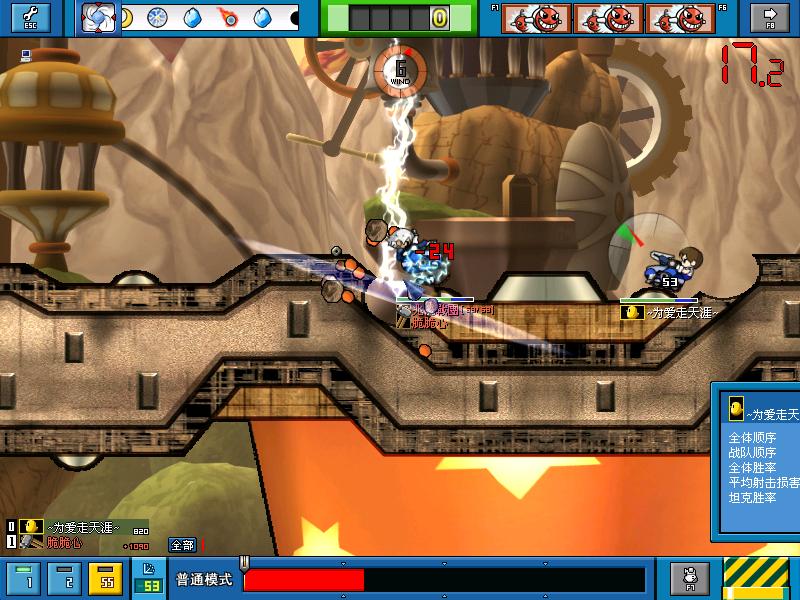This screenshot has width=800, height=600.
Task: Open the ESC wrench options menu
Action: click(29, 17)
